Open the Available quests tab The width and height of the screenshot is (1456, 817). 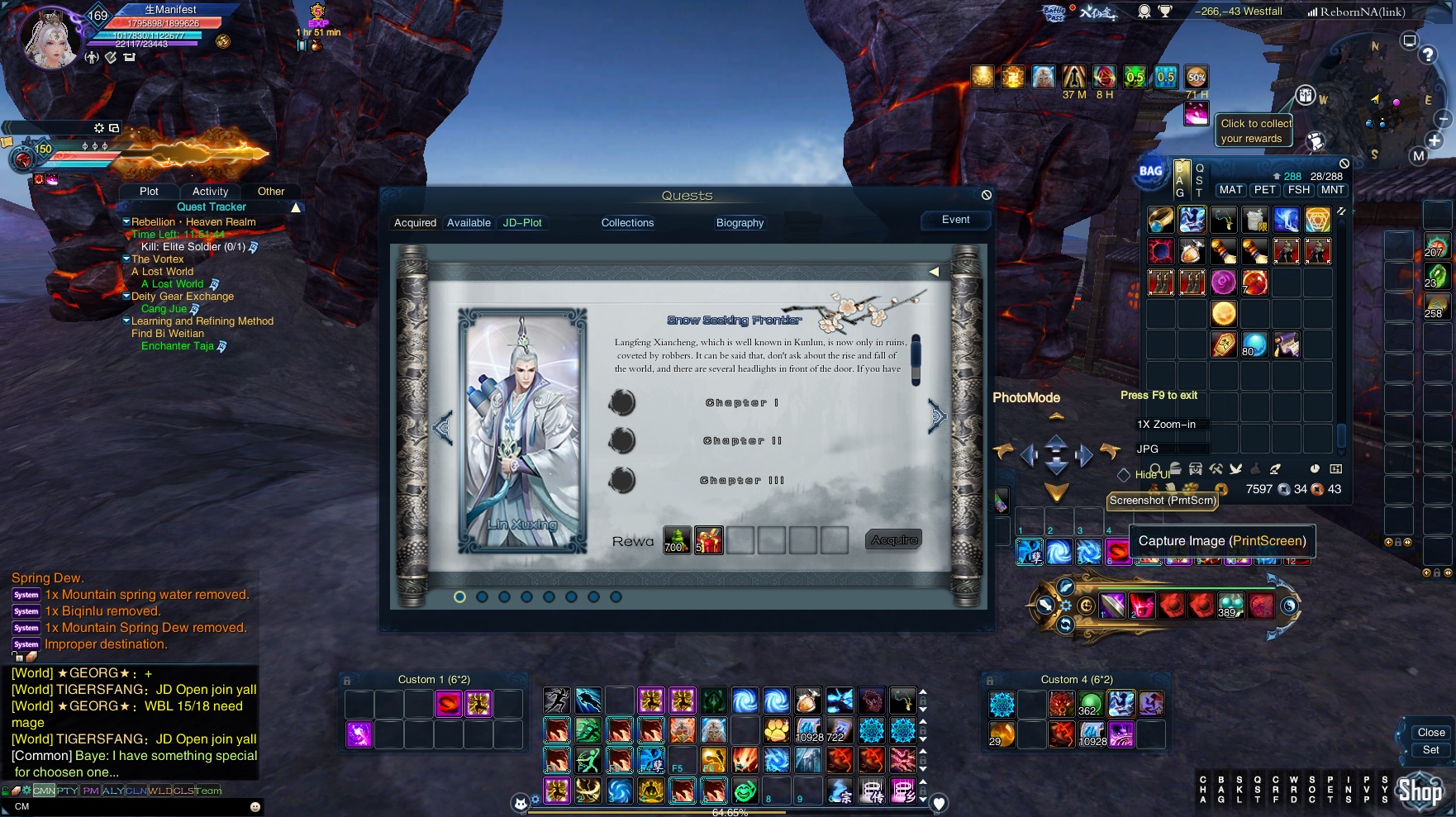click(469, 223)
